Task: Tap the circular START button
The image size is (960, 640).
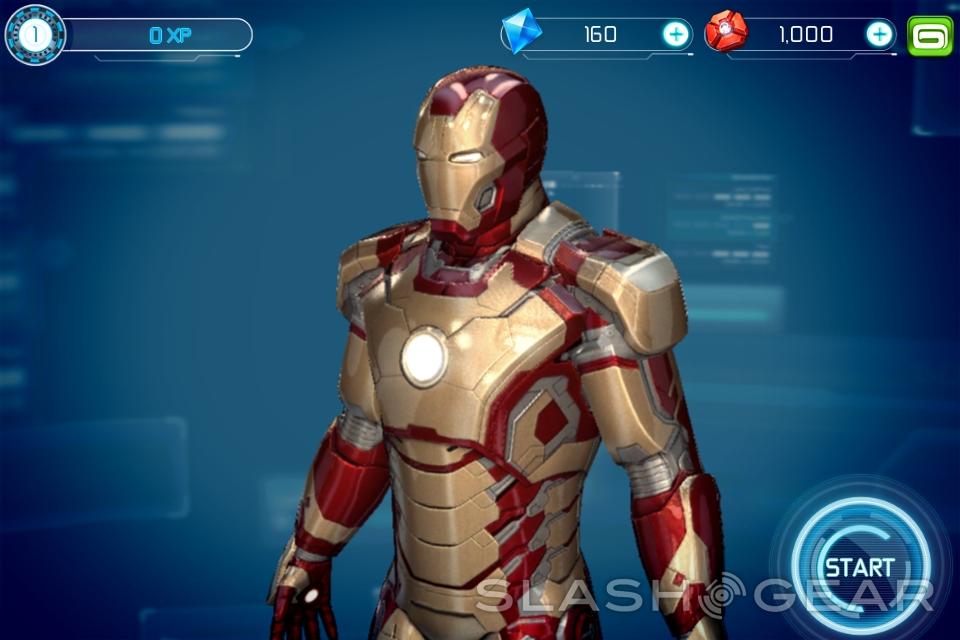Action: point(859,567)
